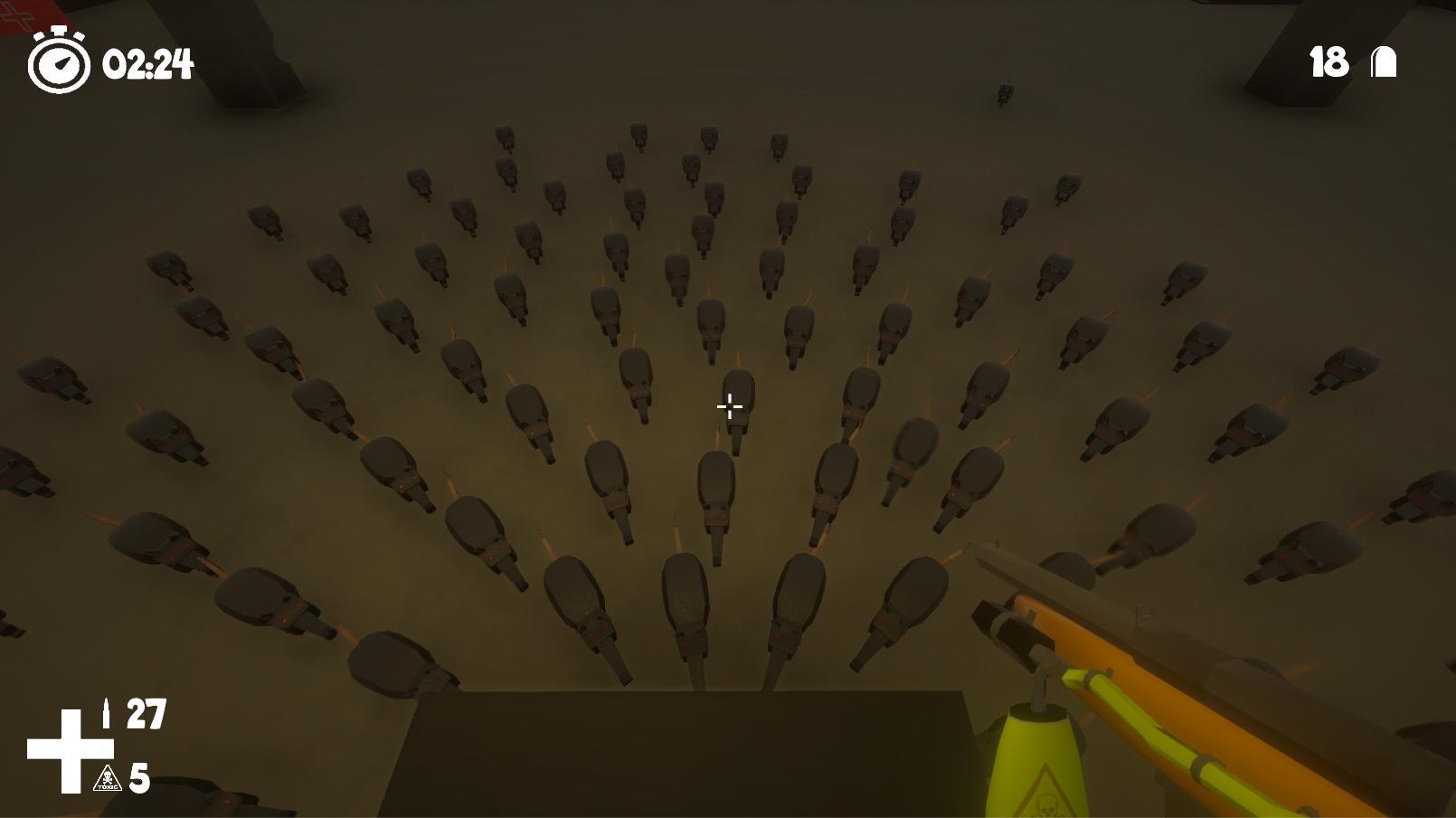1456x818 pixels.
Task: Click the stopwatch timer icon
Action: click(x=58, y=63)
